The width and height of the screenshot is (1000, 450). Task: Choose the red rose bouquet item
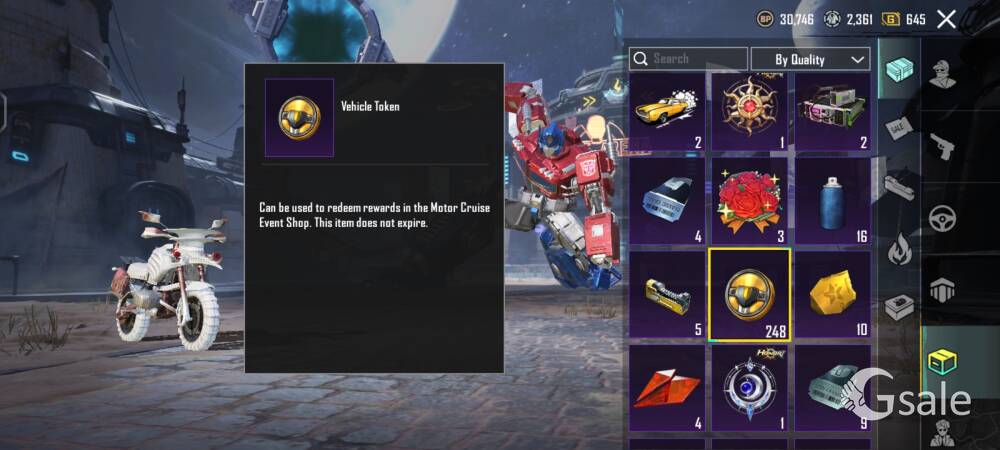pyautogui.click(x=750, y=202)
